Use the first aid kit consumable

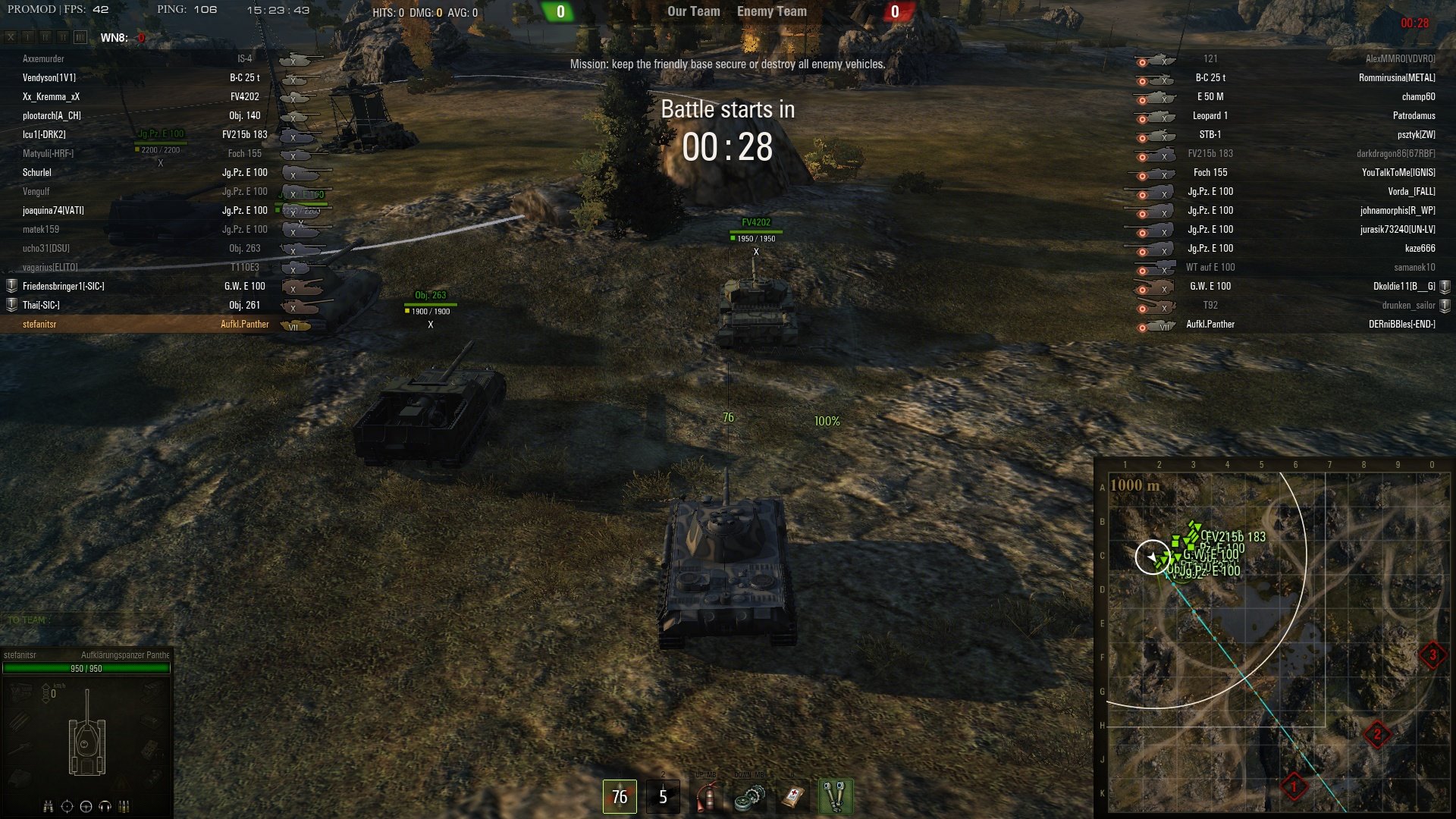point(793,796)
